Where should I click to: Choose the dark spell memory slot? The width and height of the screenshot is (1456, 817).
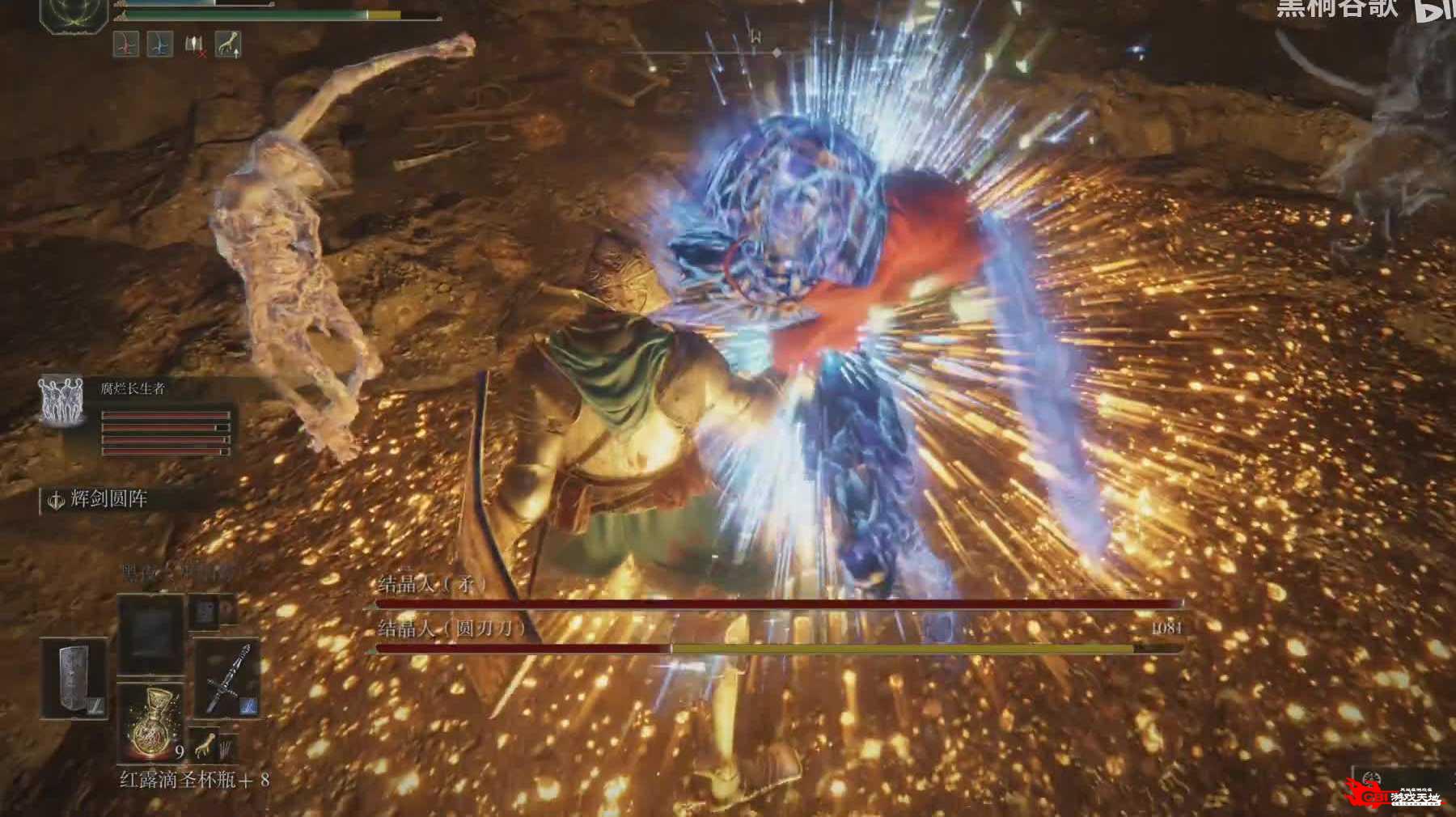[x=151, y=633]
